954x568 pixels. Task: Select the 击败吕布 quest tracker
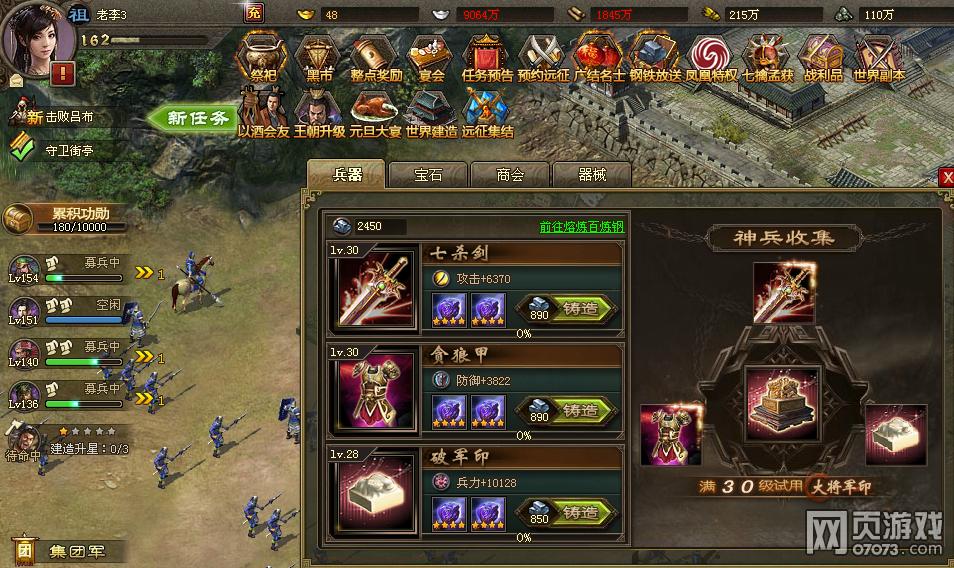tap(66, 117)
